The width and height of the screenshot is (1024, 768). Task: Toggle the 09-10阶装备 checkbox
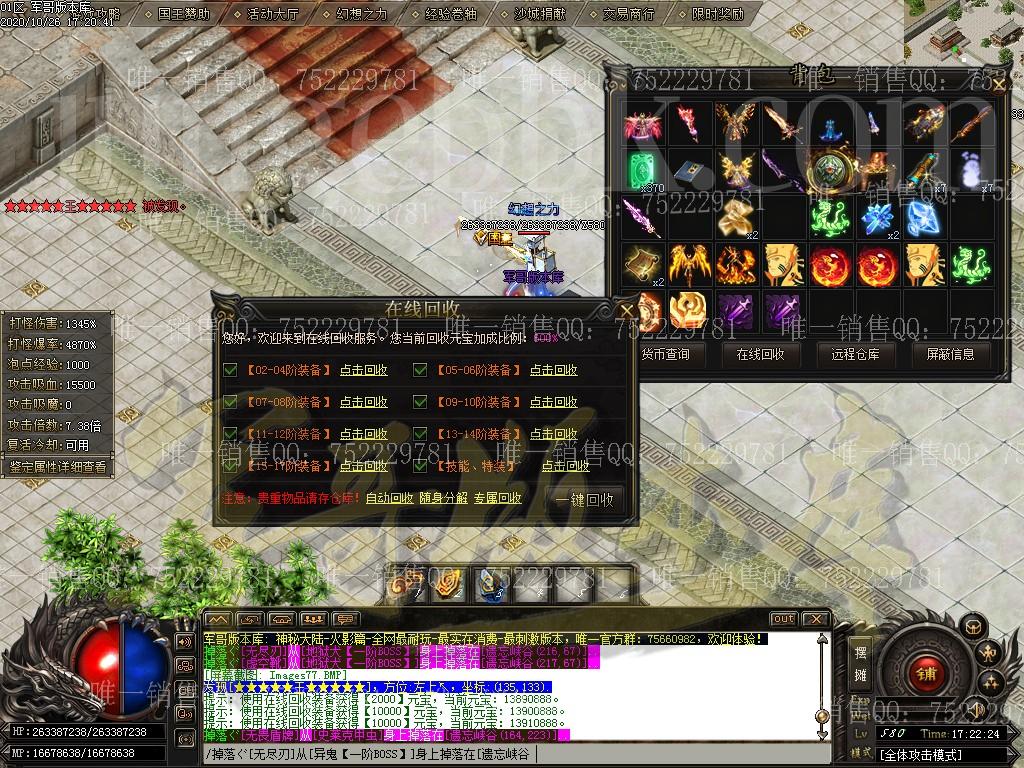[421, 402]
